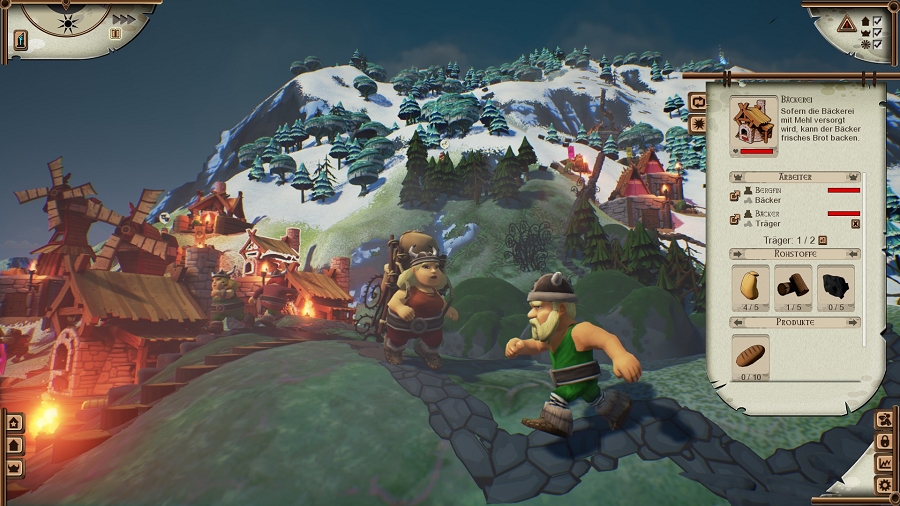Click the padlock icon button
This screenshot has height=506, width=900.
click(x=885, y=441)
